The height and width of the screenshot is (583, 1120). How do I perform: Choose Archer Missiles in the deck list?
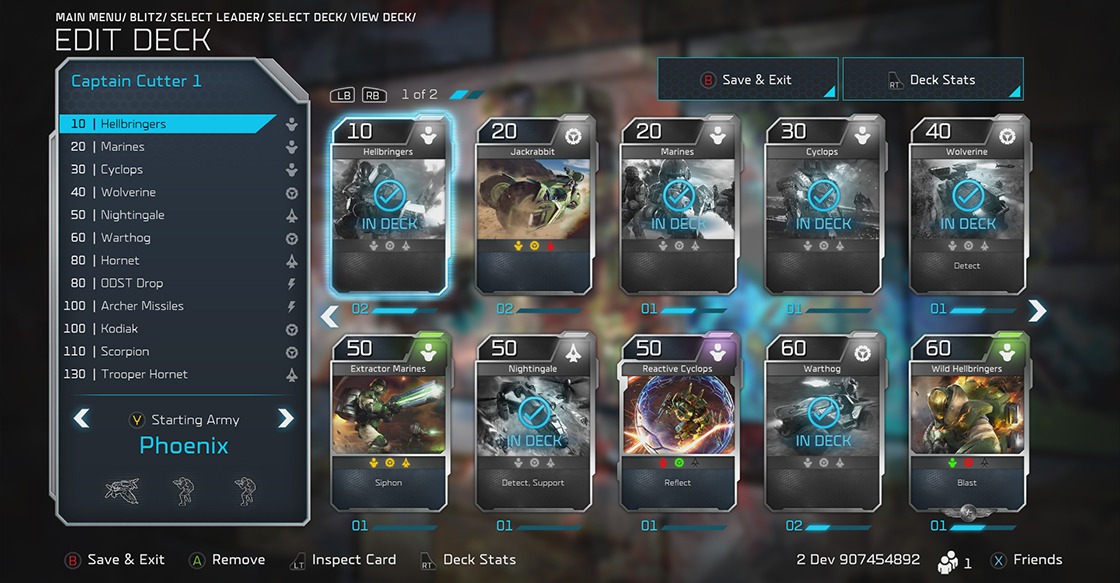[x=142, y=306]
